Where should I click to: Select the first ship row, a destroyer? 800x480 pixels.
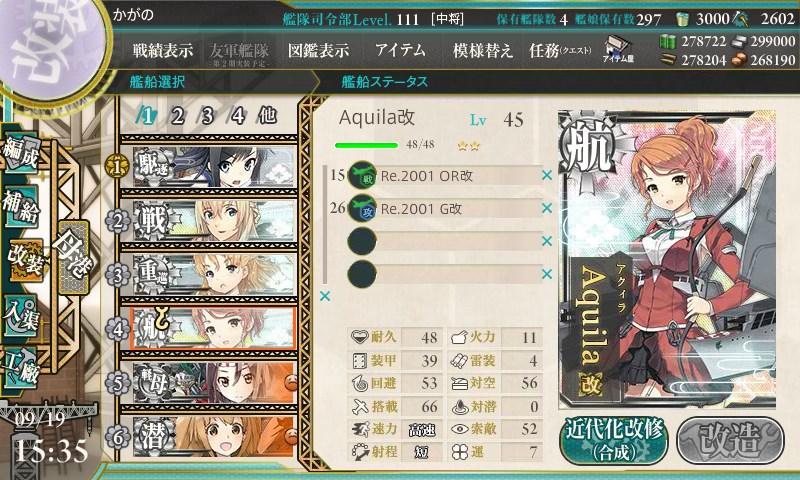click(207, 163)
